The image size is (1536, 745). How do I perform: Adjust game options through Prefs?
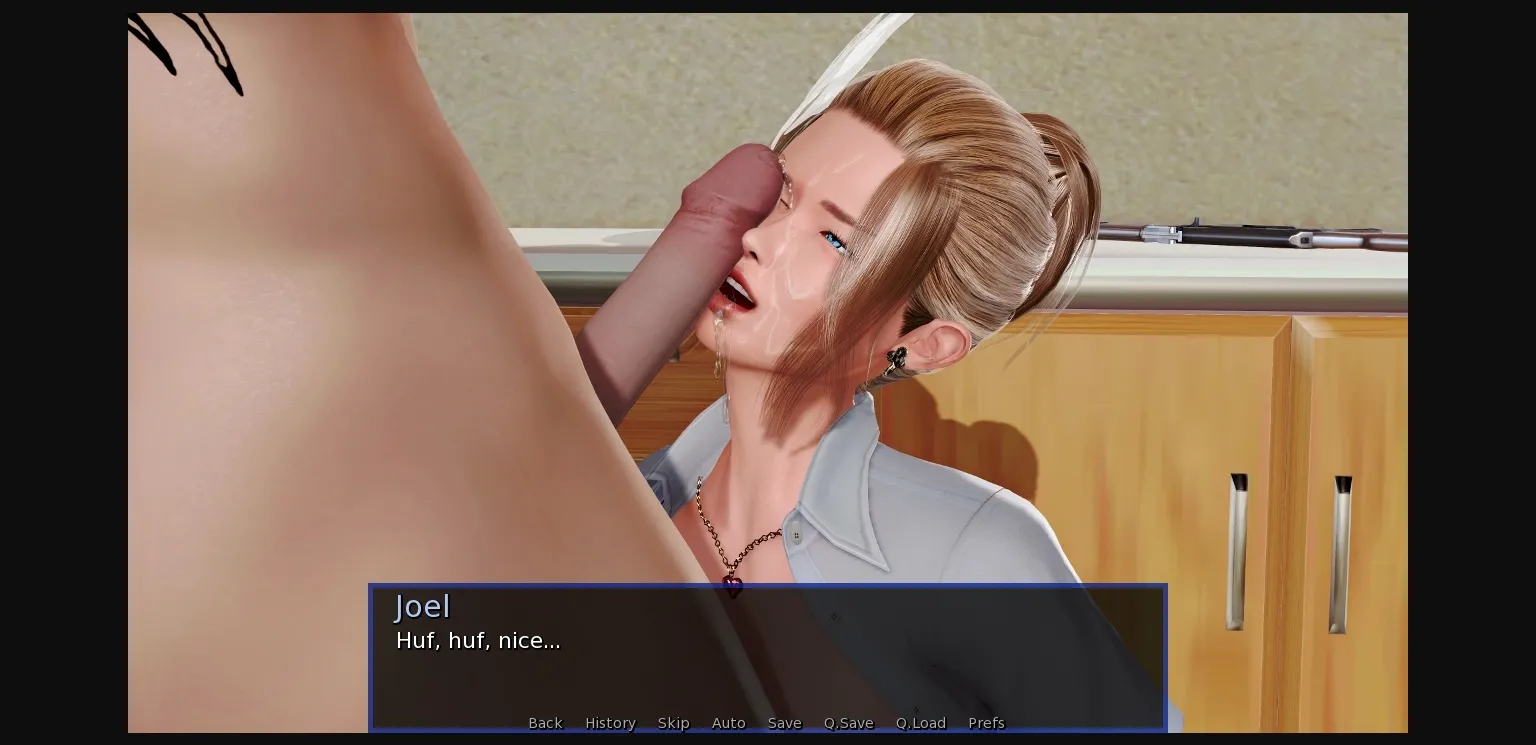click(x=986, y=723)
